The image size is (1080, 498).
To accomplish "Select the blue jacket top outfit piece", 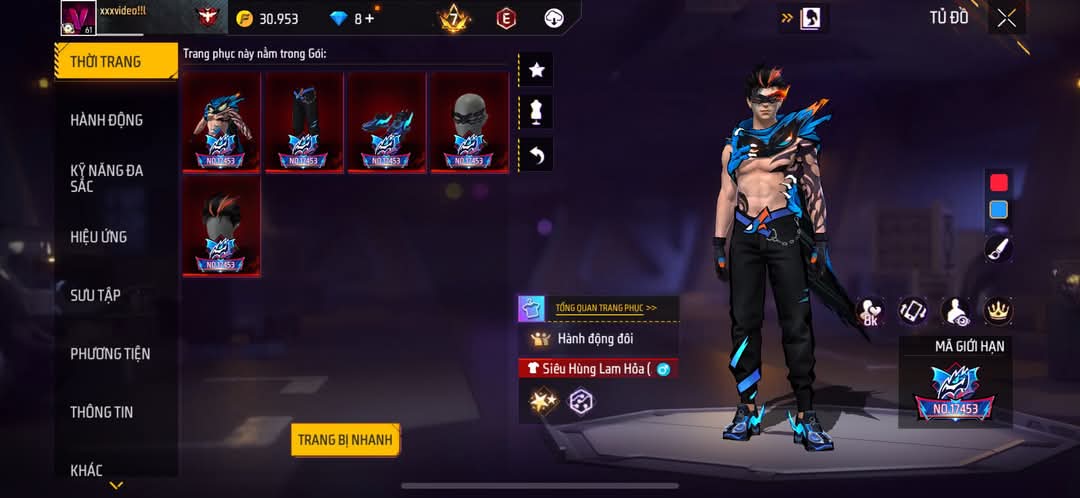I will pos(221,122).
